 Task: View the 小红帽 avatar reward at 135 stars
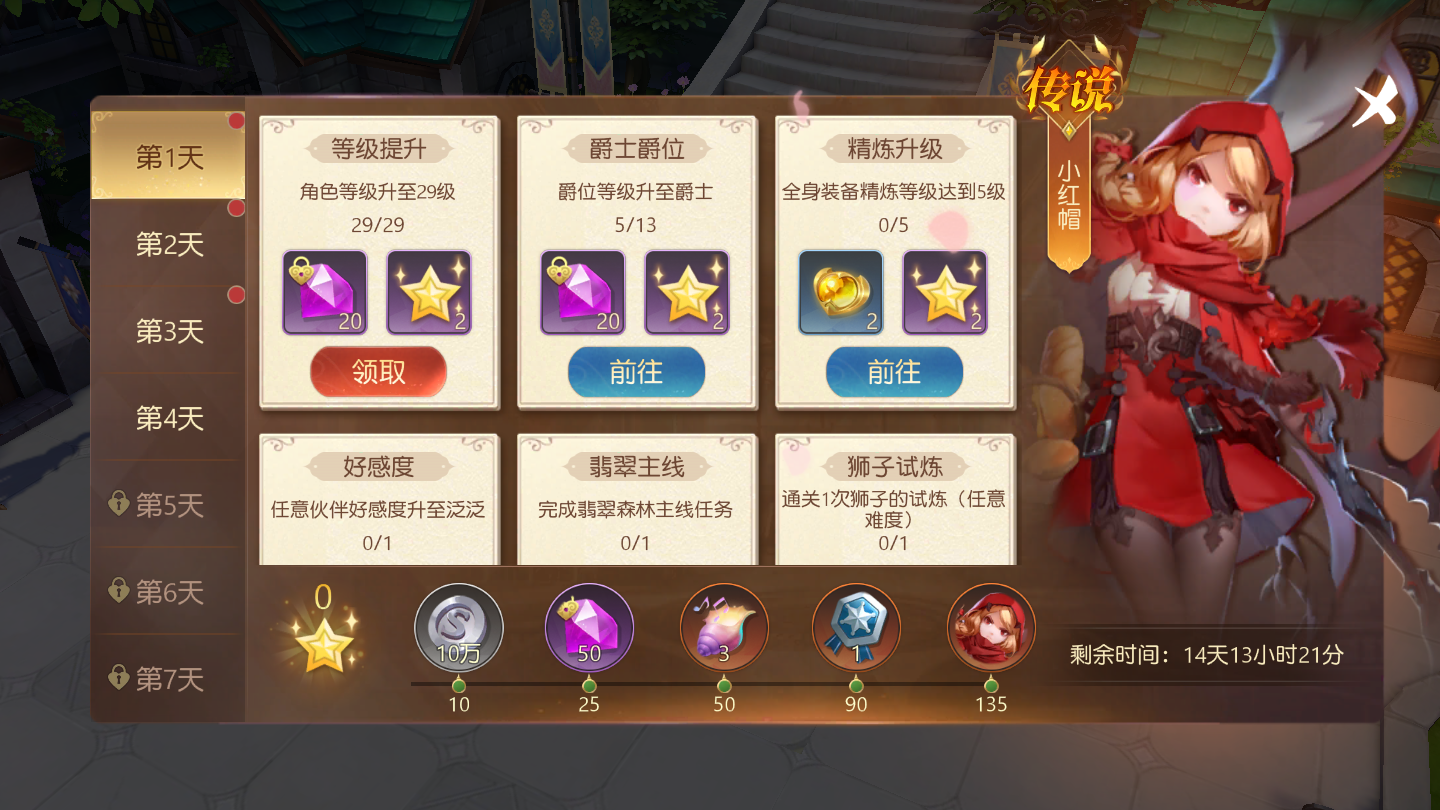click(x=990, y=628)
